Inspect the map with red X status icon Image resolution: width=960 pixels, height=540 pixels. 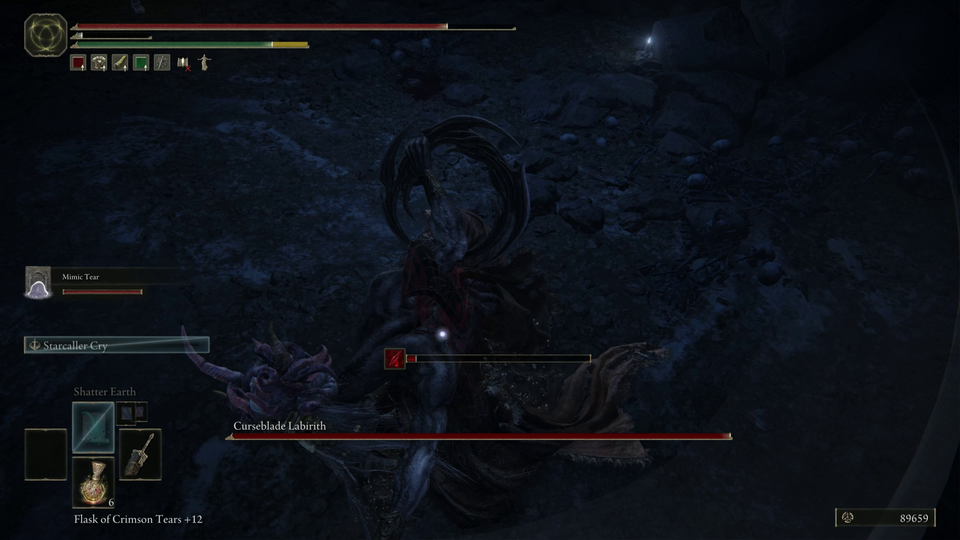183,63
